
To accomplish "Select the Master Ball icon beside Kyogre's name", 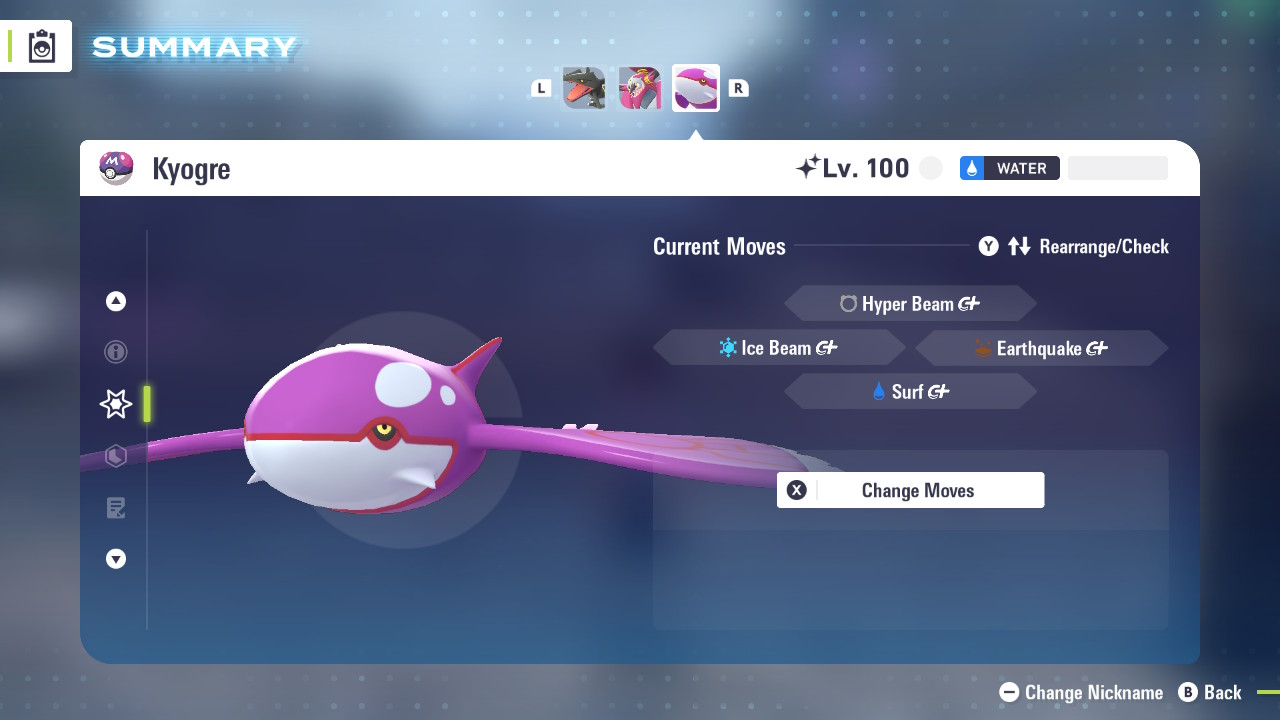I will pyautogui.click(x=115, y=168).
